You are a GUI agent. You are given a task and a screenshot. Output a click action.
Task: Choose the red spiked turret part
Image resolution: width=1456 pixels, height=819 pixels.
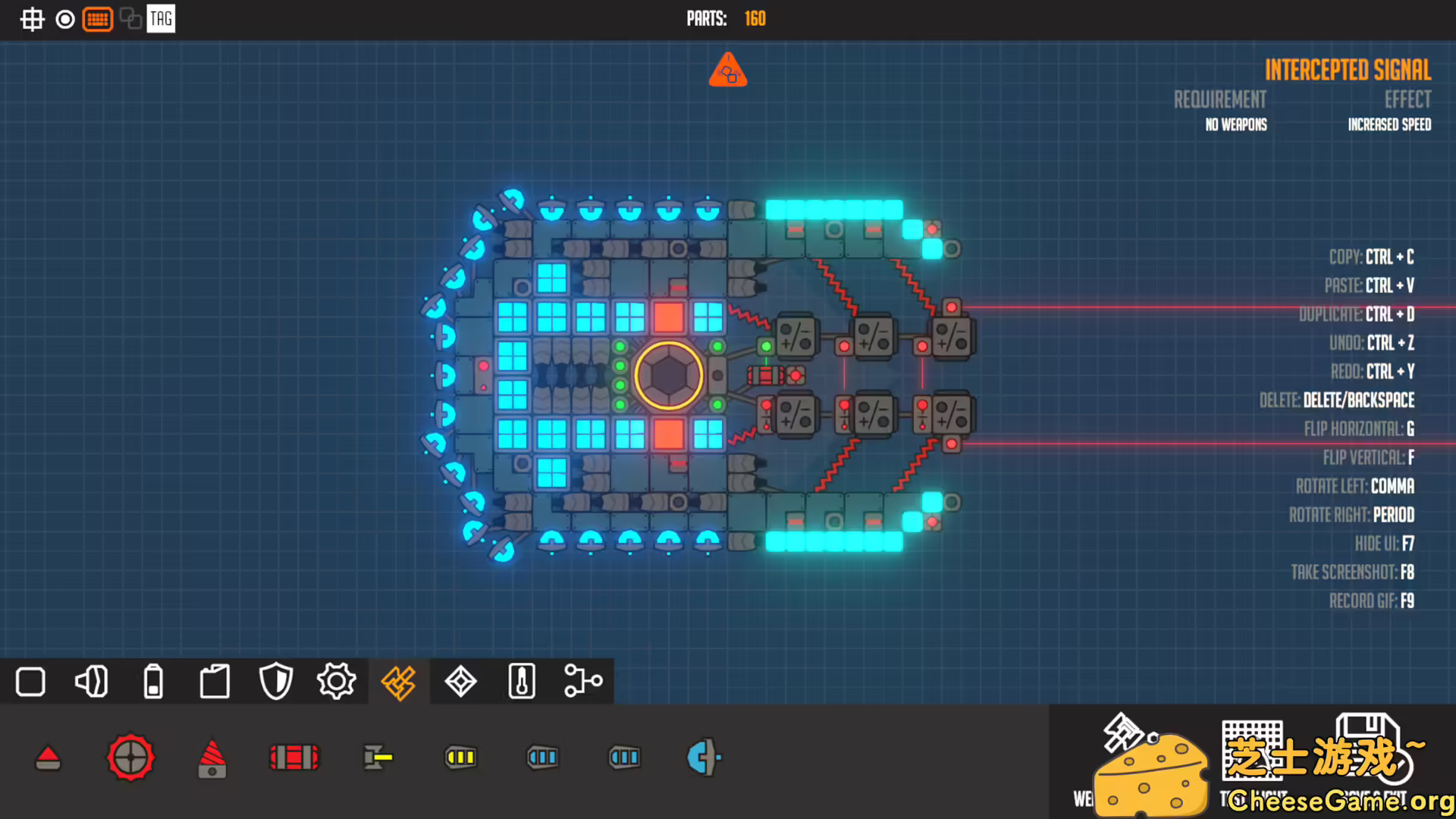(130, 758)
